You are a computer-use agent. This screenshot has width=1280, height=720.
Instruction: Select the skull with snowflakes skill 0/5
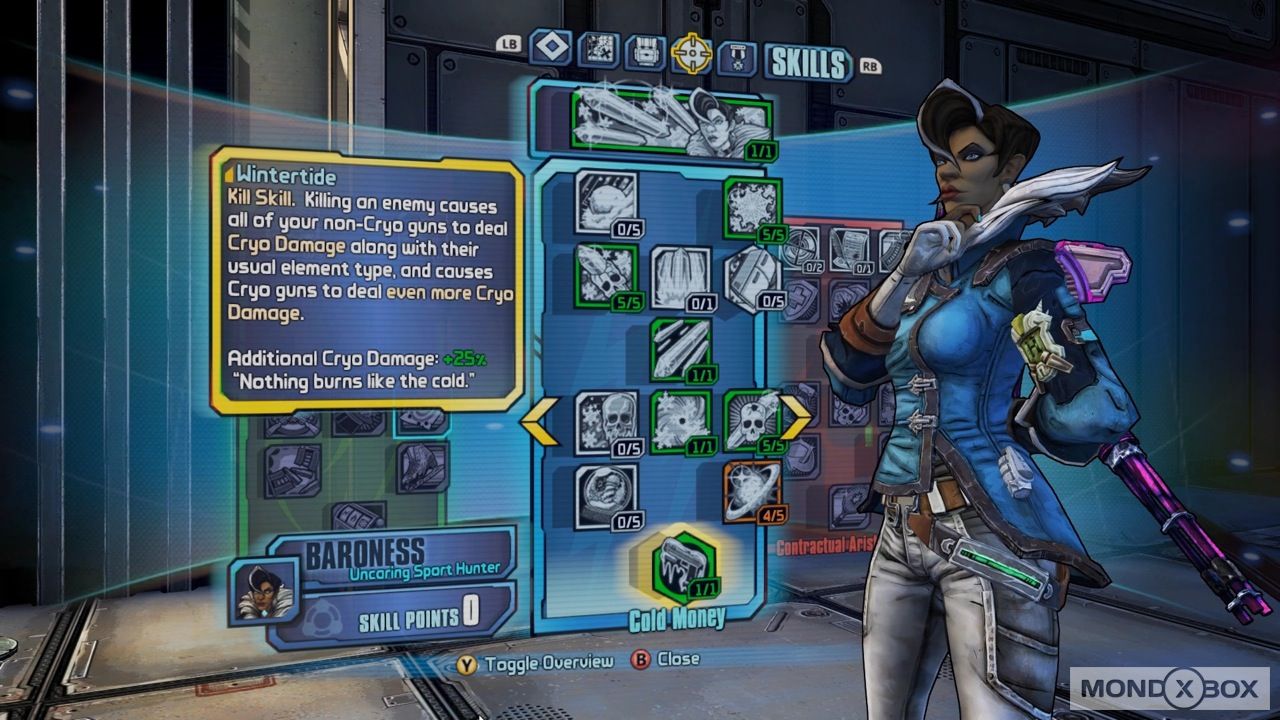click(606, 422)
